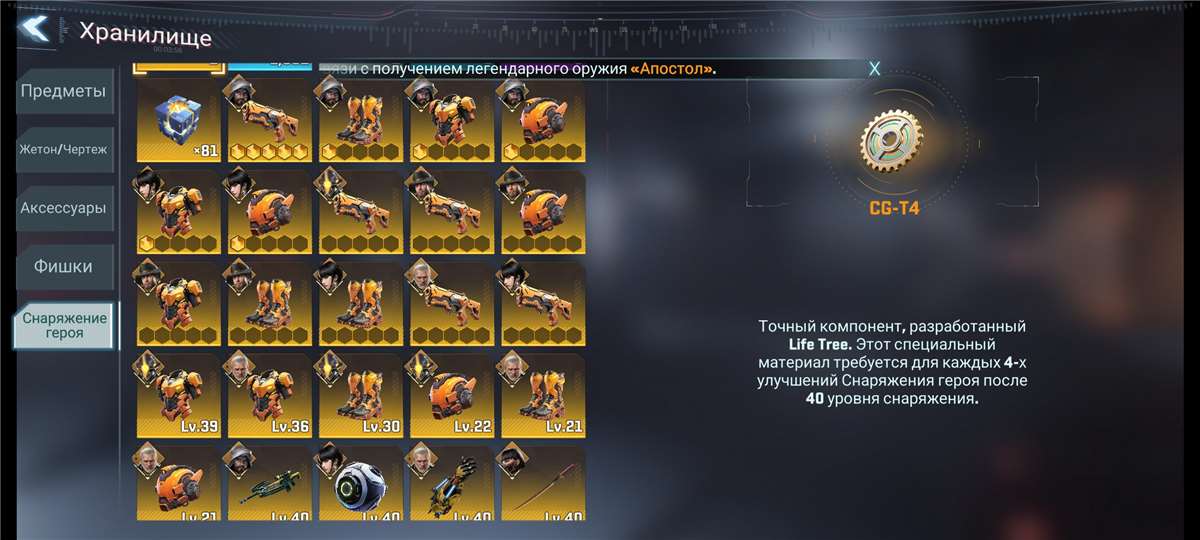
Task: Show the Фишки tab
Action: tap(63, 267)
